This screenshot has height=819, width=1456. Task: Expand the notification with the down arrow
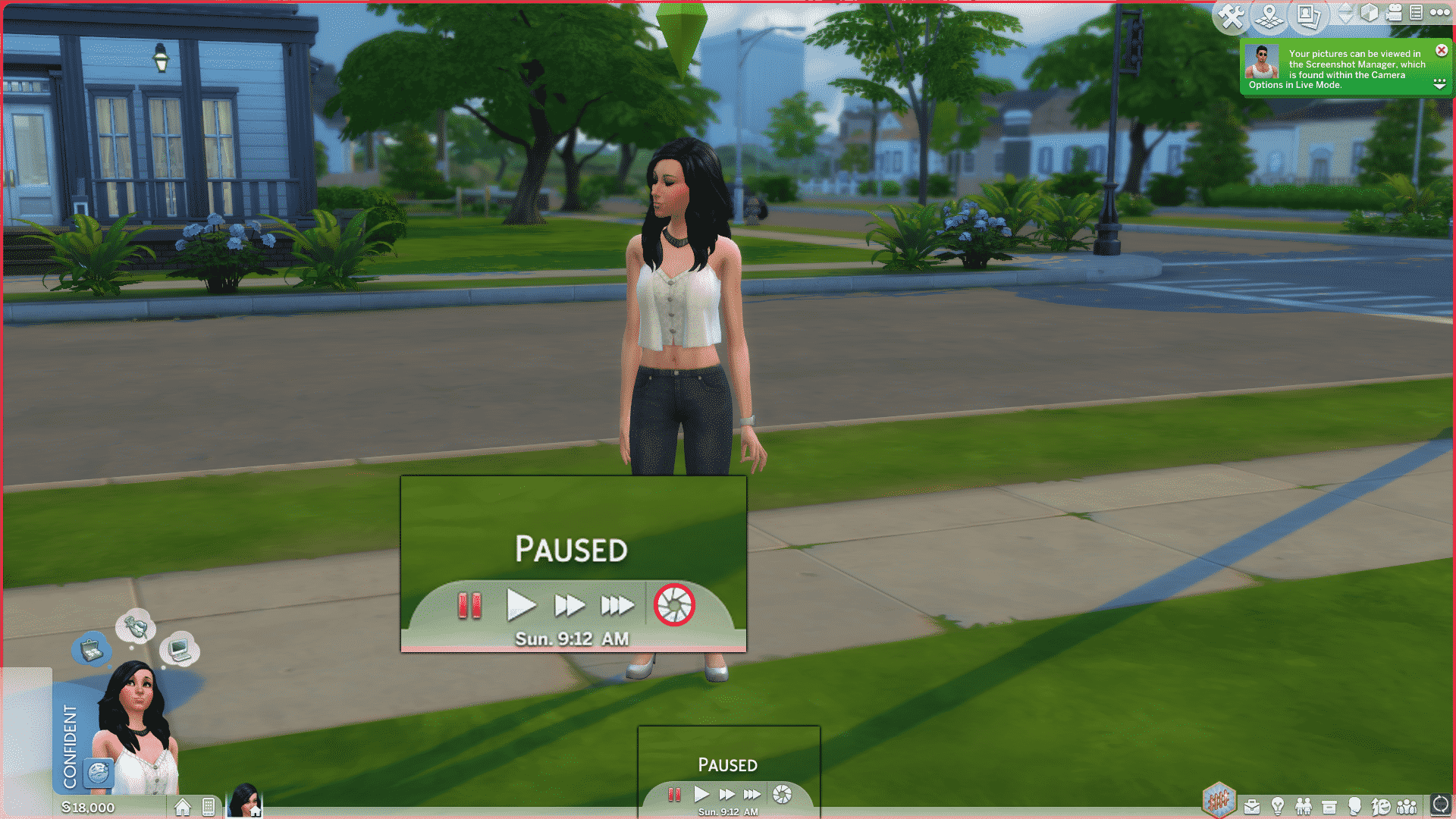click(1439, 84)
